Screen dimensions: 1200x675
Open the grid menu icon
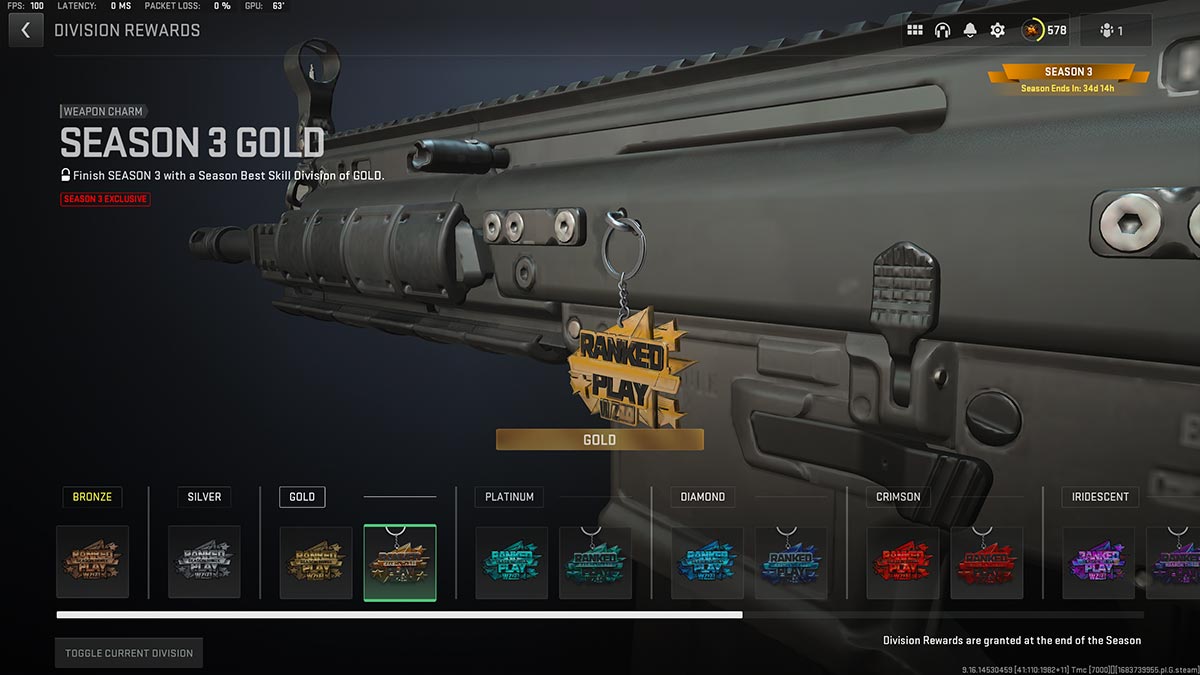tap(915, 30)
